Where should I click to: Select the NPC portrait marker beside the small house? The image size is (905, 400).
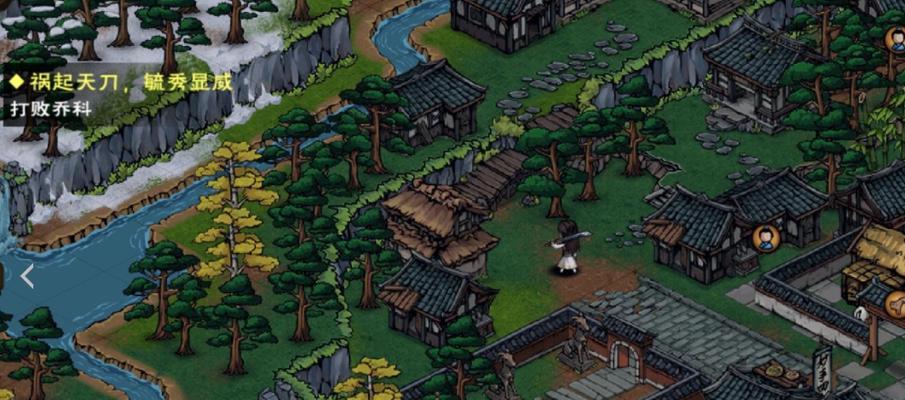(x=766, y=239)
